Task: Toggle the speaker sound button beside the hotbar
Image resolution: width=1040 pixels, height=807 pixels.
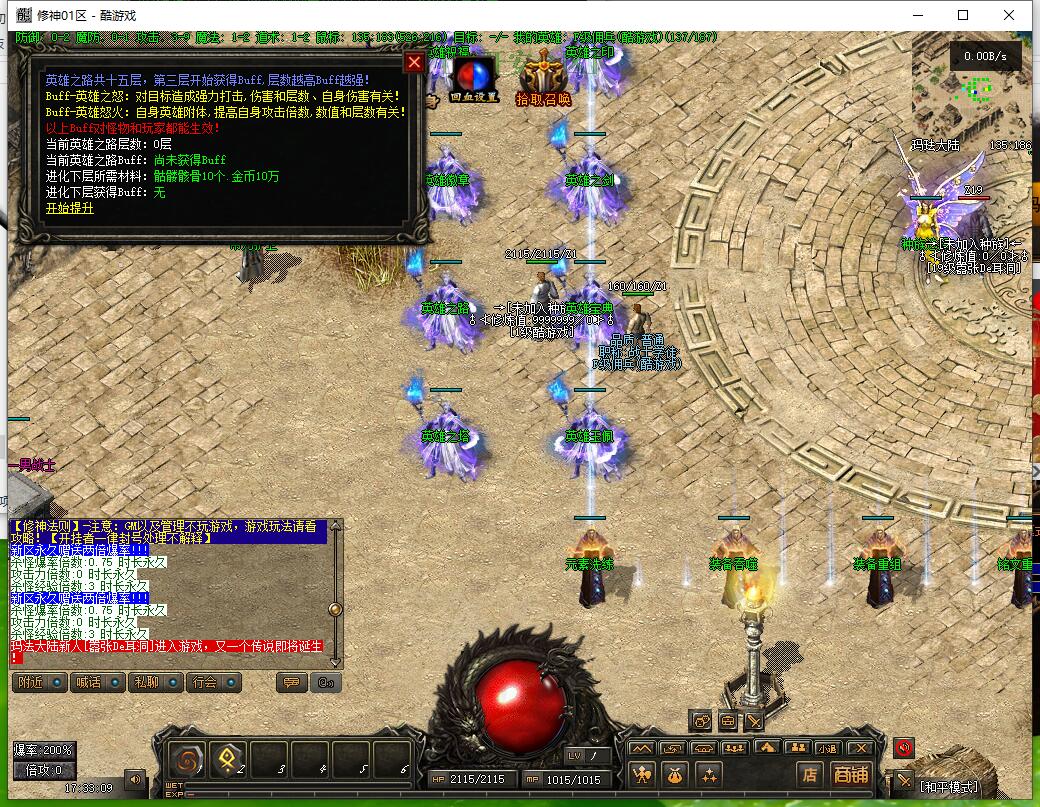Action: (x=133, y=778)
